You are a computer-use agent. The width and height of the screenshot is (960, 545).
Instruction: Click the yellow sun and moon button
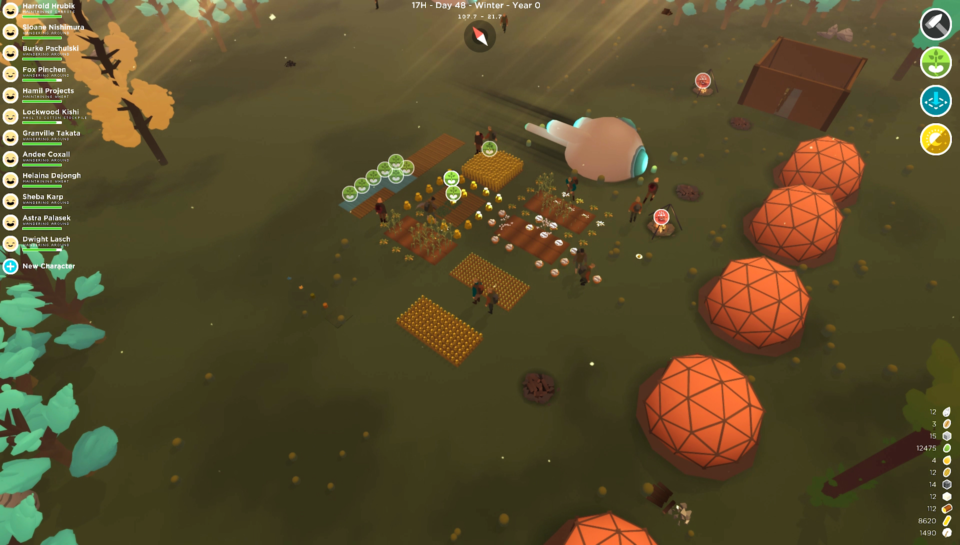tap(936, 139)
